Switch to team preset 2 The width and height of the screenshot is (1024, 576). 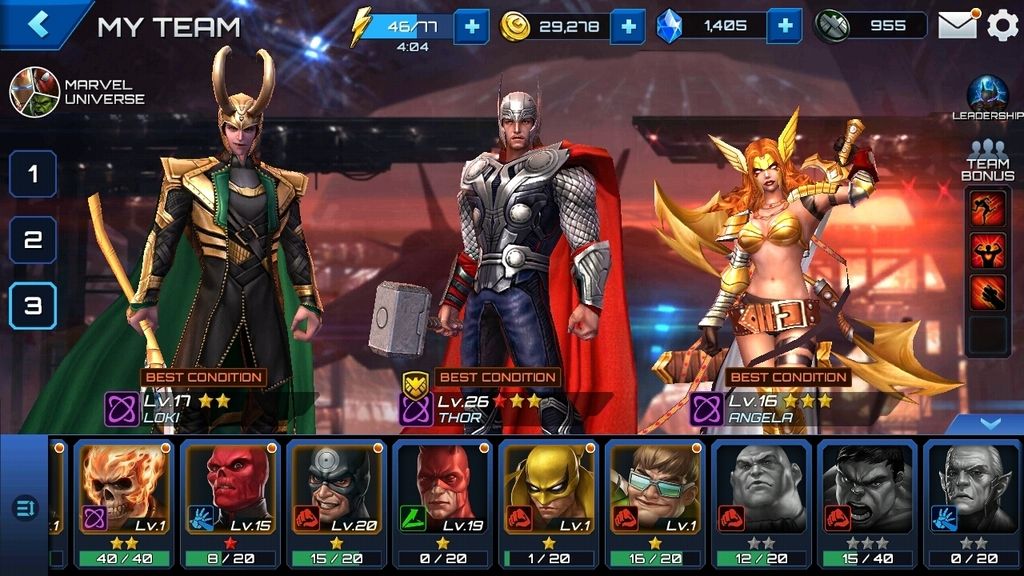click(33, 240)
